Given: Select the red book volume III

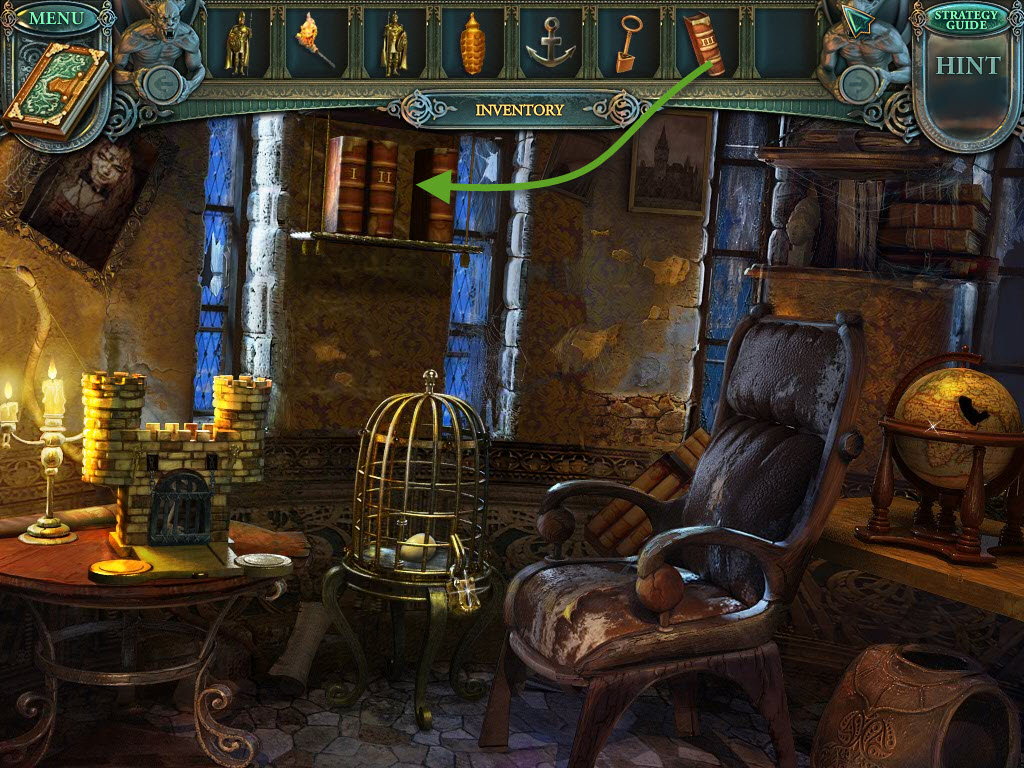Looking at the screenshot, I should click(x=704, y=43).
